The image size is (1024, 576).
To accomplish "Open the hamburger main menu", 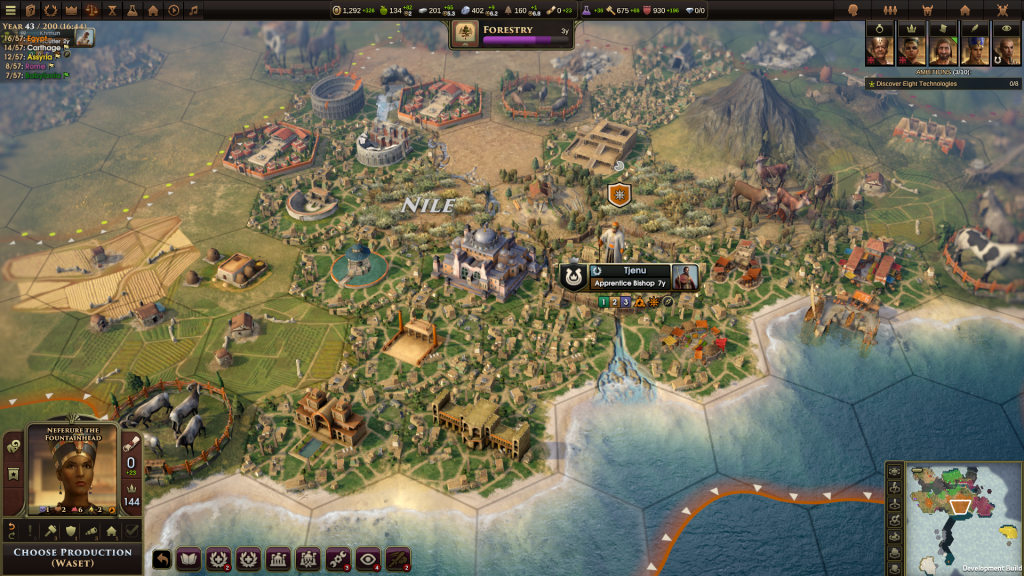I will click(x=9, y=10).
